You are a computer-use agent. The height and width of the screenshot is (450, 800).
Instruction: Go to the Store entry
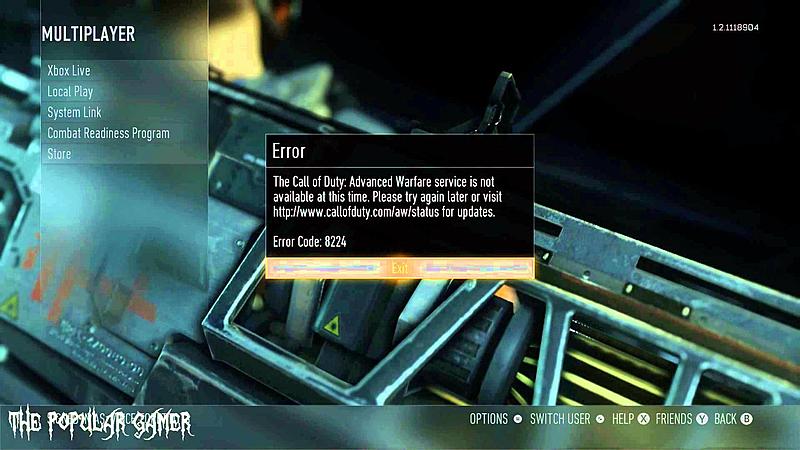(59, 154)
